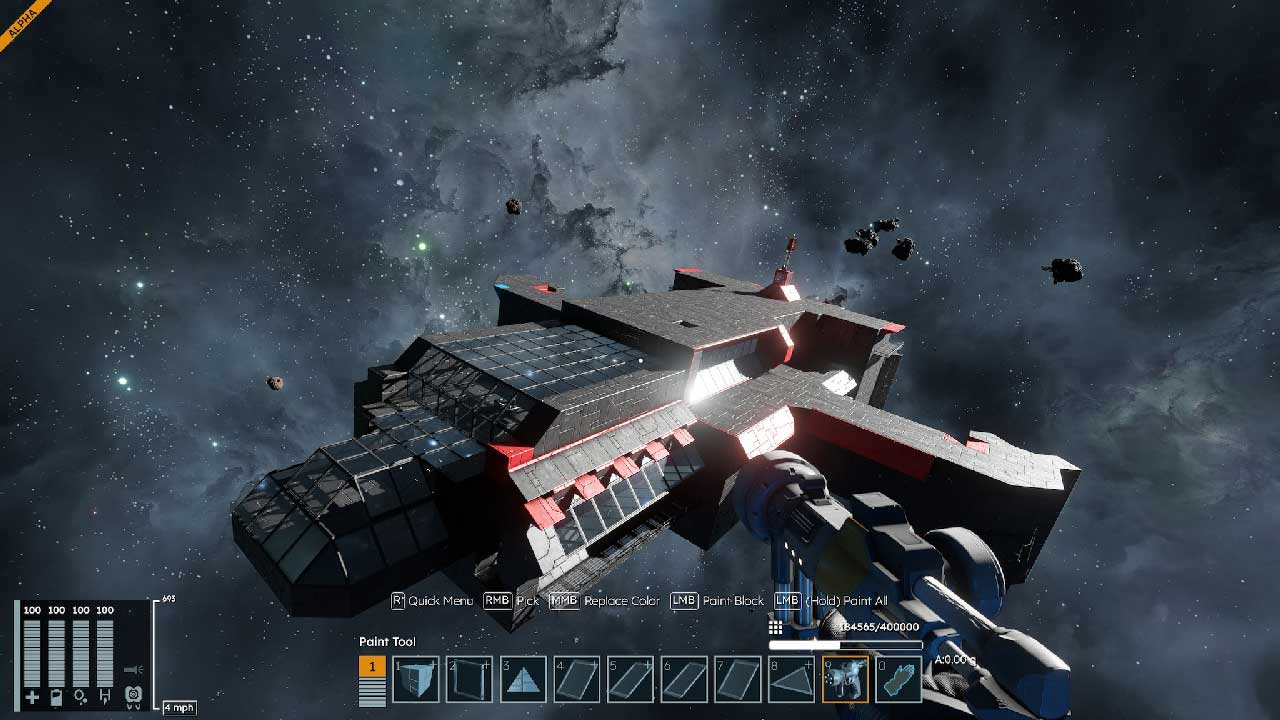Viewport: 1280px width, 720px height.
Task: Toggle the jetpack status icon
Action: 131,696
